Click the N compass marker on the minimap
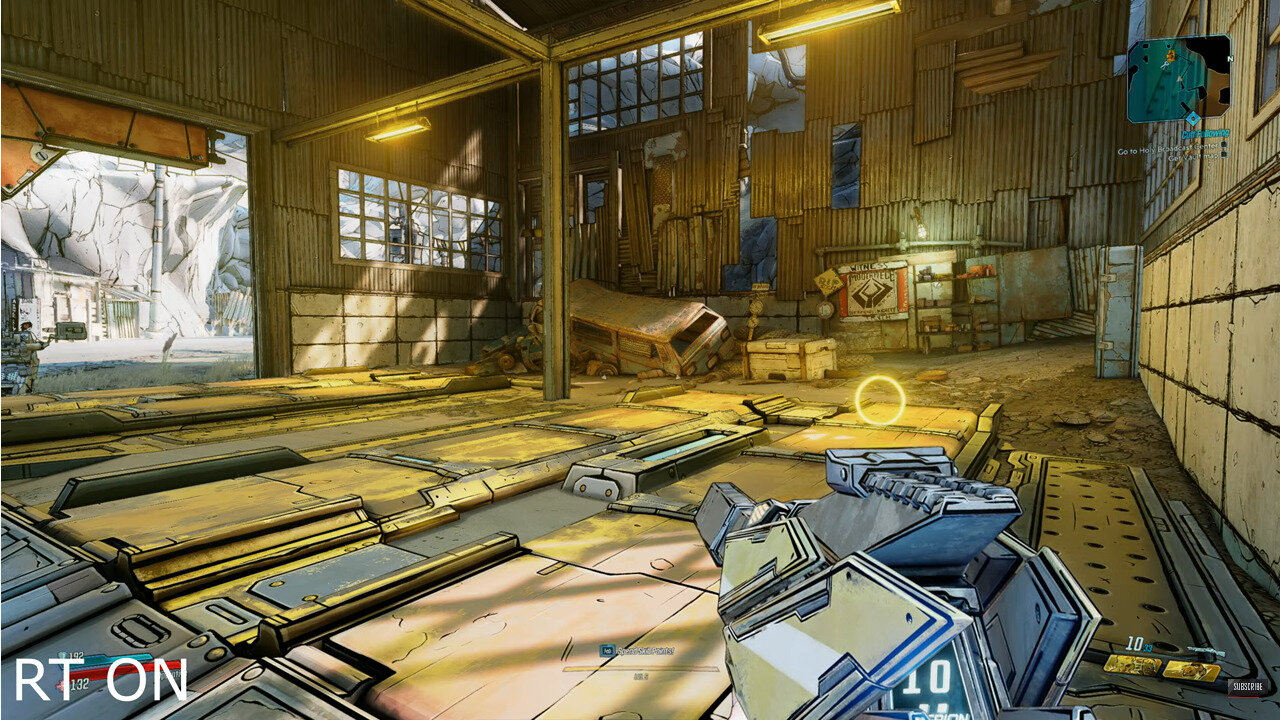The image size is (1280, 720). click(1229, 59)
